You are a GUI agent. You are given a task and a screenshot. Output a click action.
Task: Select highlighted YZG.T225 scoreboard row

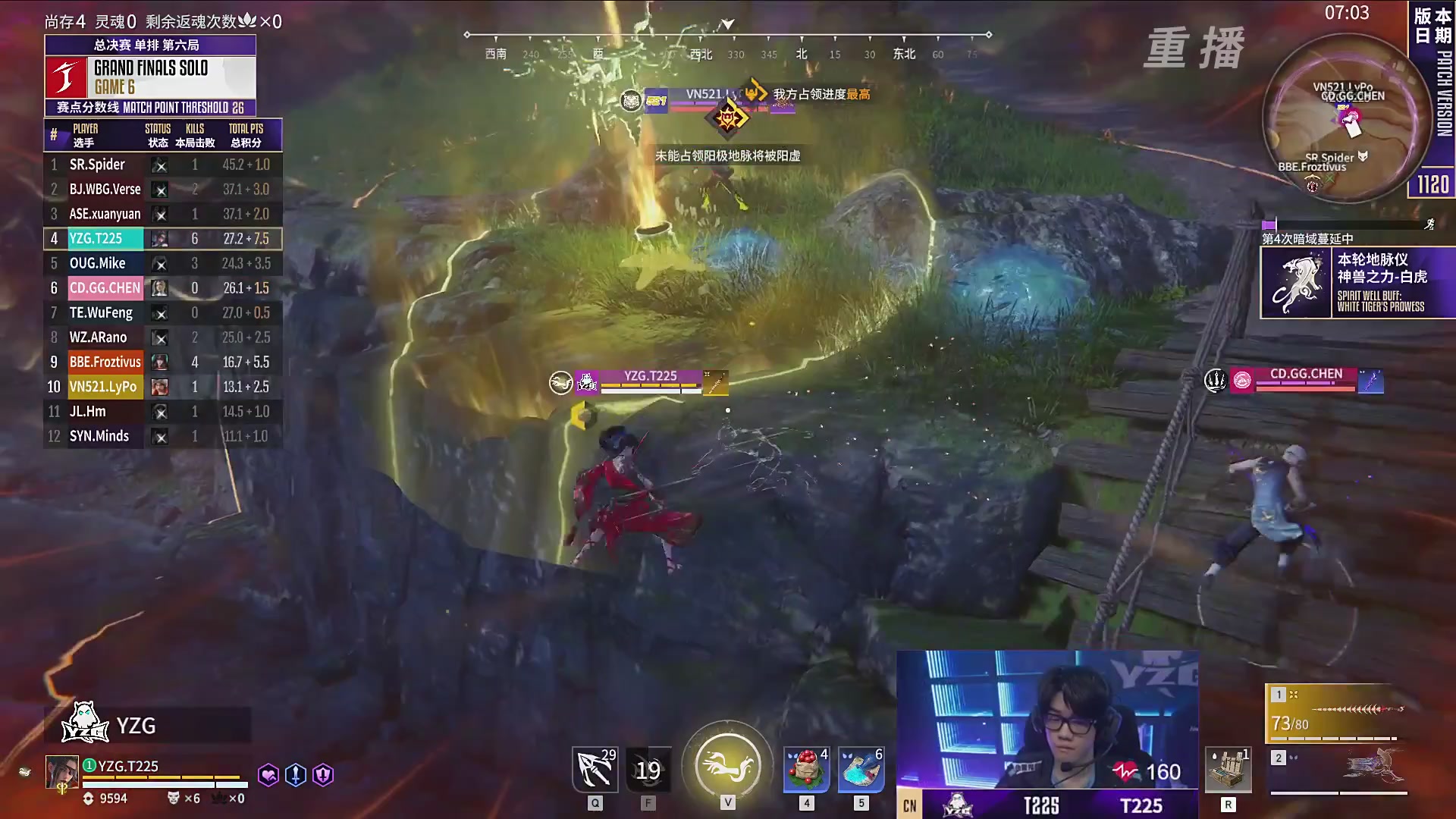point(162,239)
